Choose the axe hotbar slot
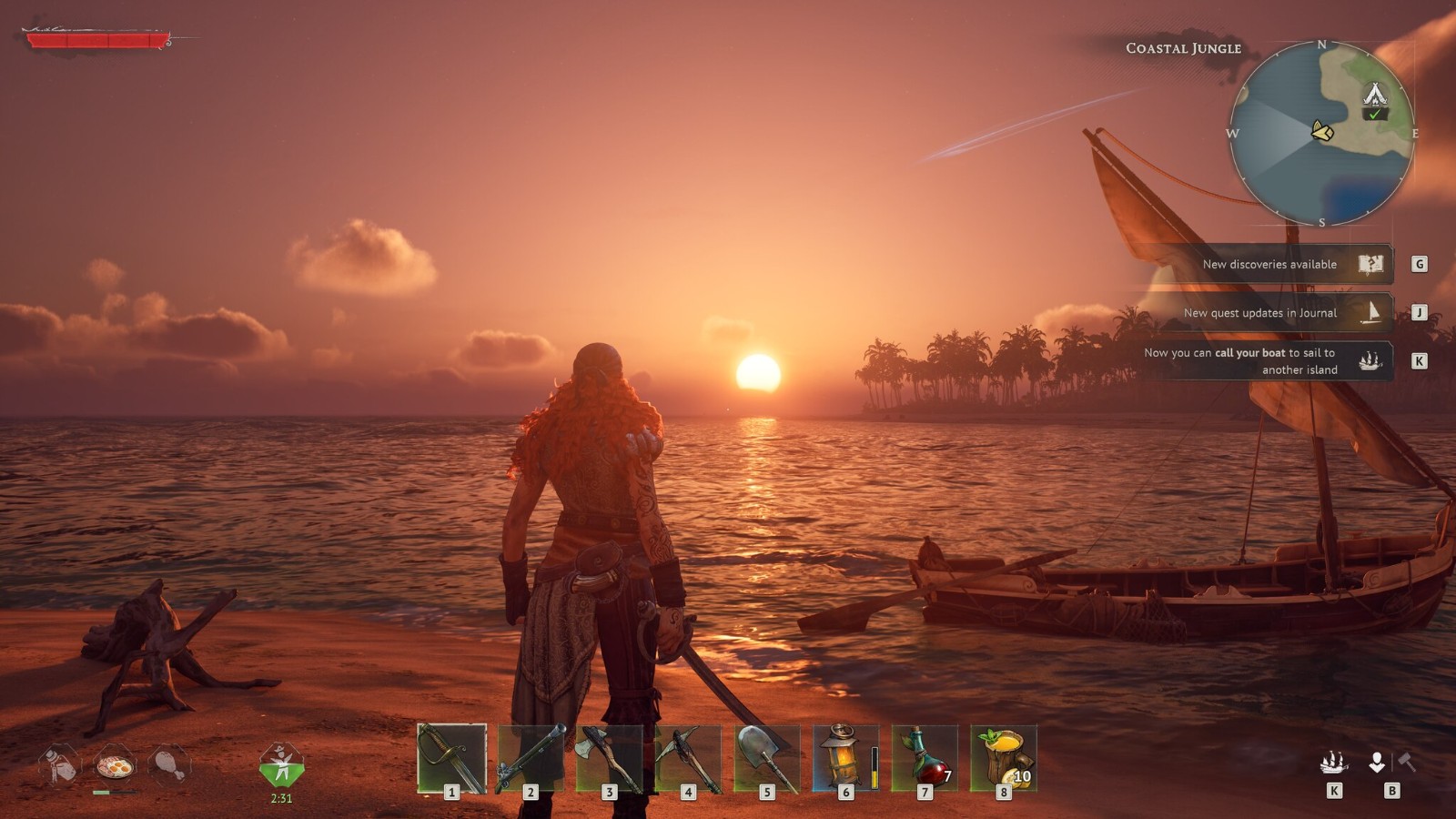 [610, 758]
